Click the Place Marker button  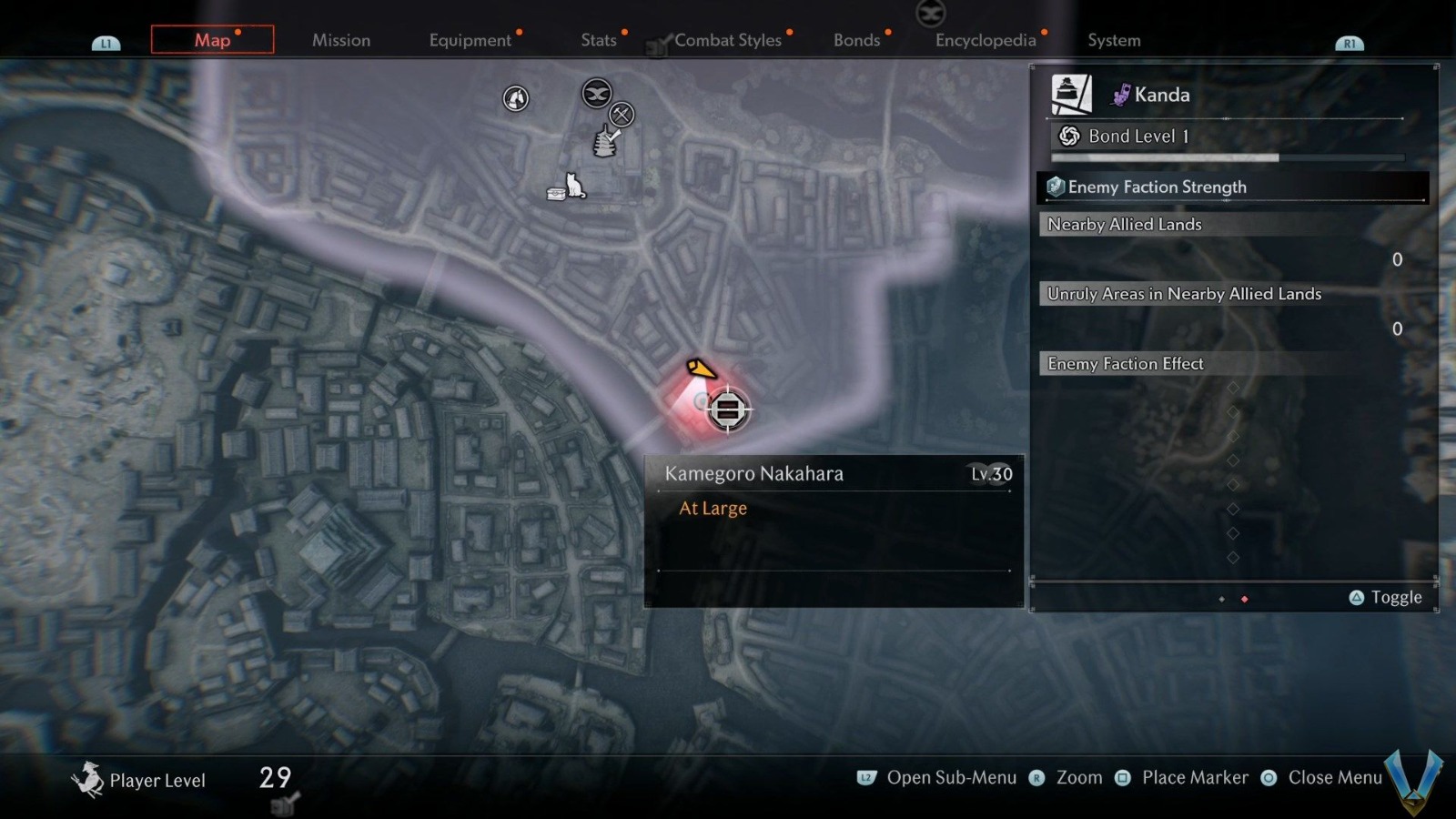(x=1195, y=778)
